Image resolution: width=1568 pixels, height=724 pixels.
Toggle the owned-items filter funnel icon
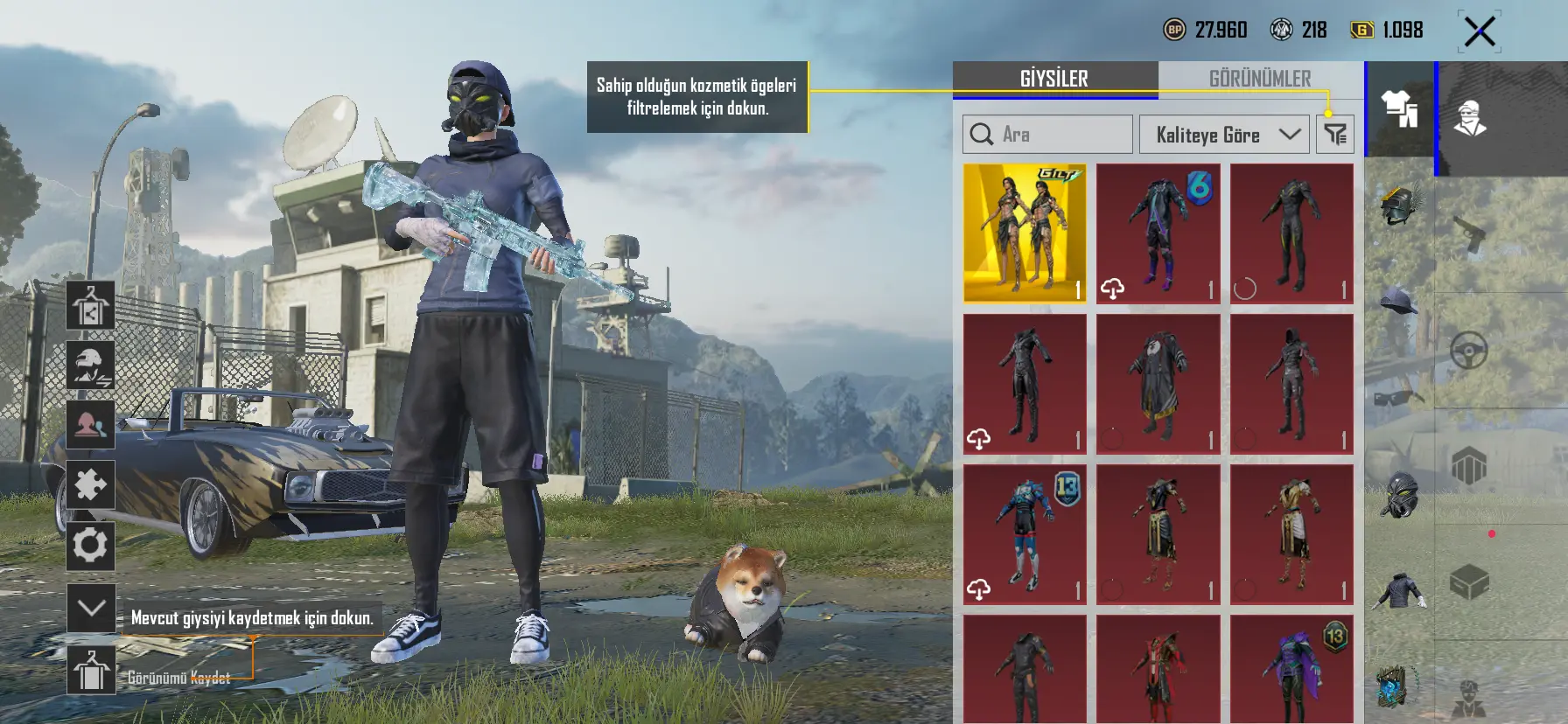1335,135
